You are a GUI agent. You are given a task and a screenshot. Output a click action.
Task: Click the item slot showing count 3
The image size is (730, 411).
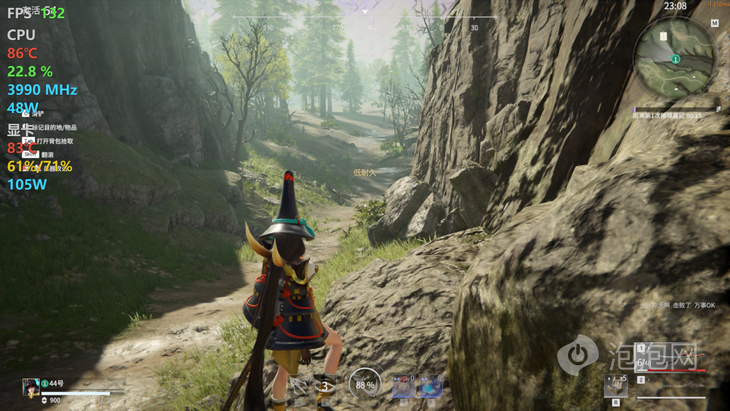click(324, 384)
